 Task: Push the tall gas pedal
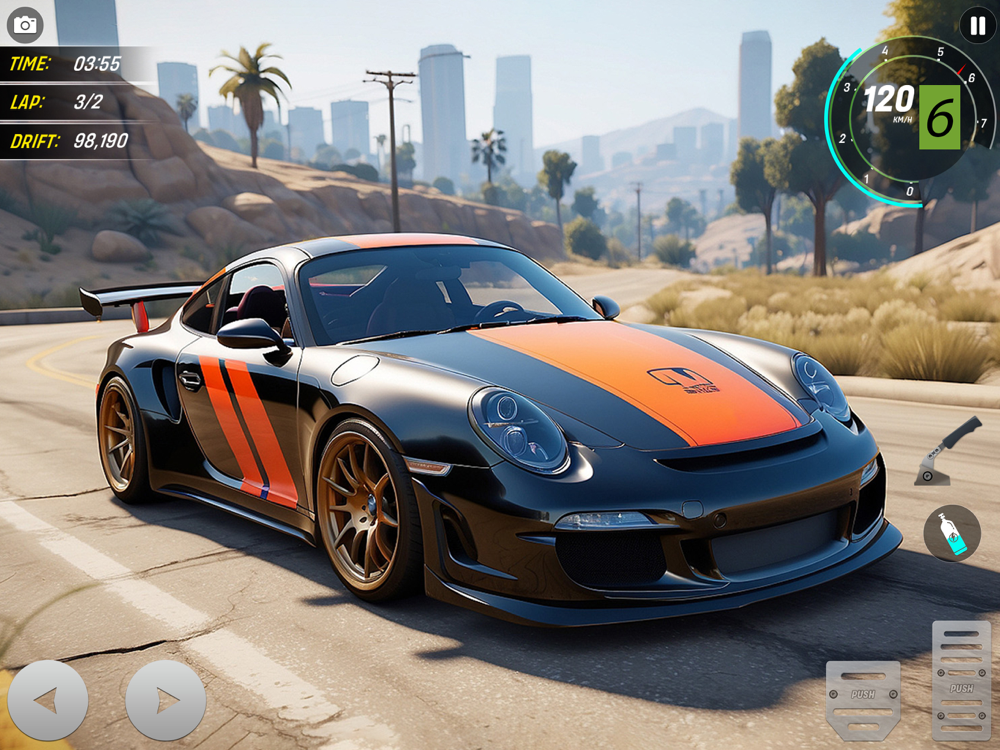961,680
